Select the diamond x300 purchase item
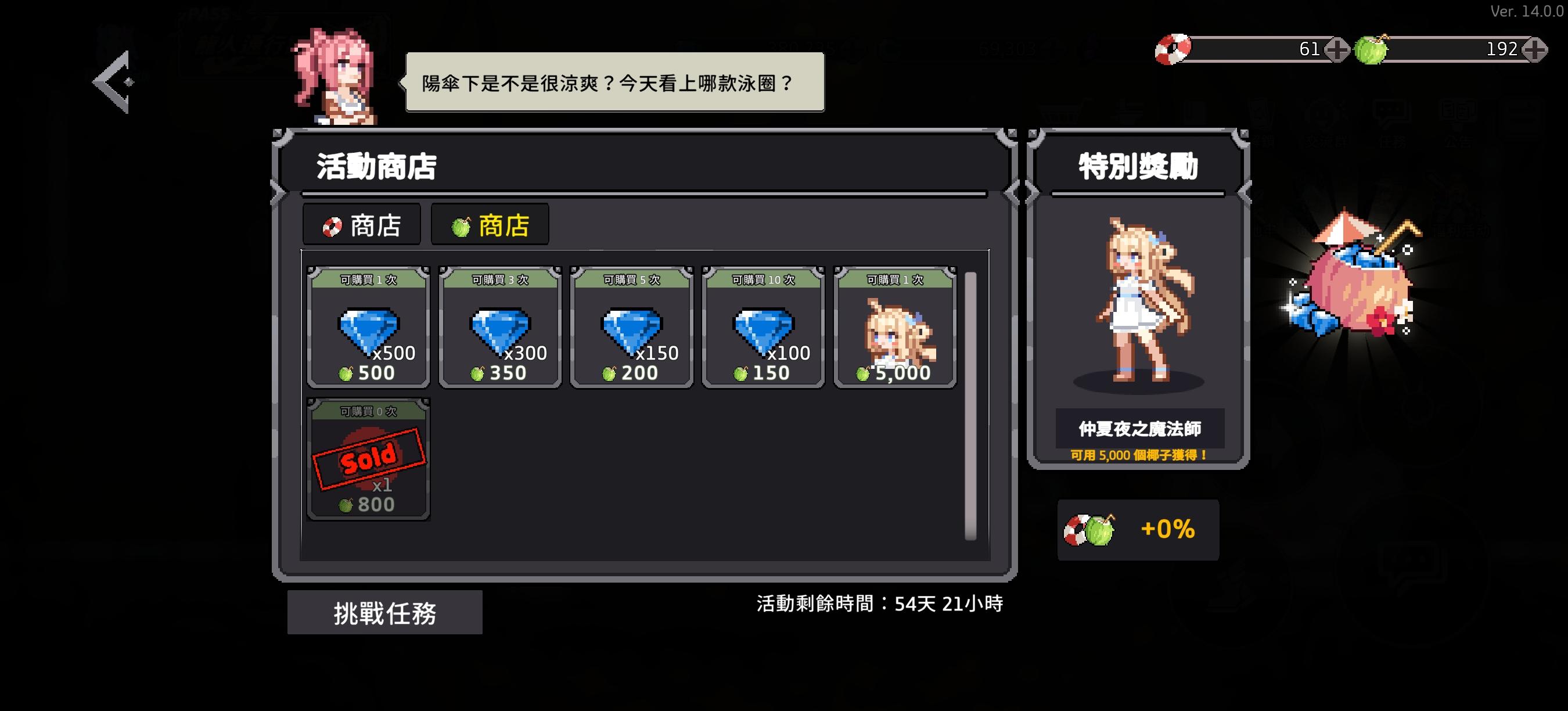The height and width of the screenshot is (711, 1568). tap(498, 332)
